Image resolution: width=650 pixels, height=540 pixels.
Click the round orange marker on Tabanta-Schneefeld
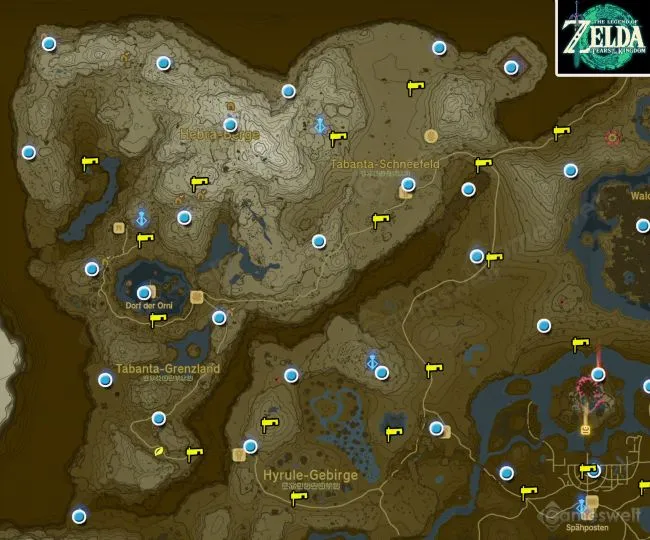pos(431,136)
